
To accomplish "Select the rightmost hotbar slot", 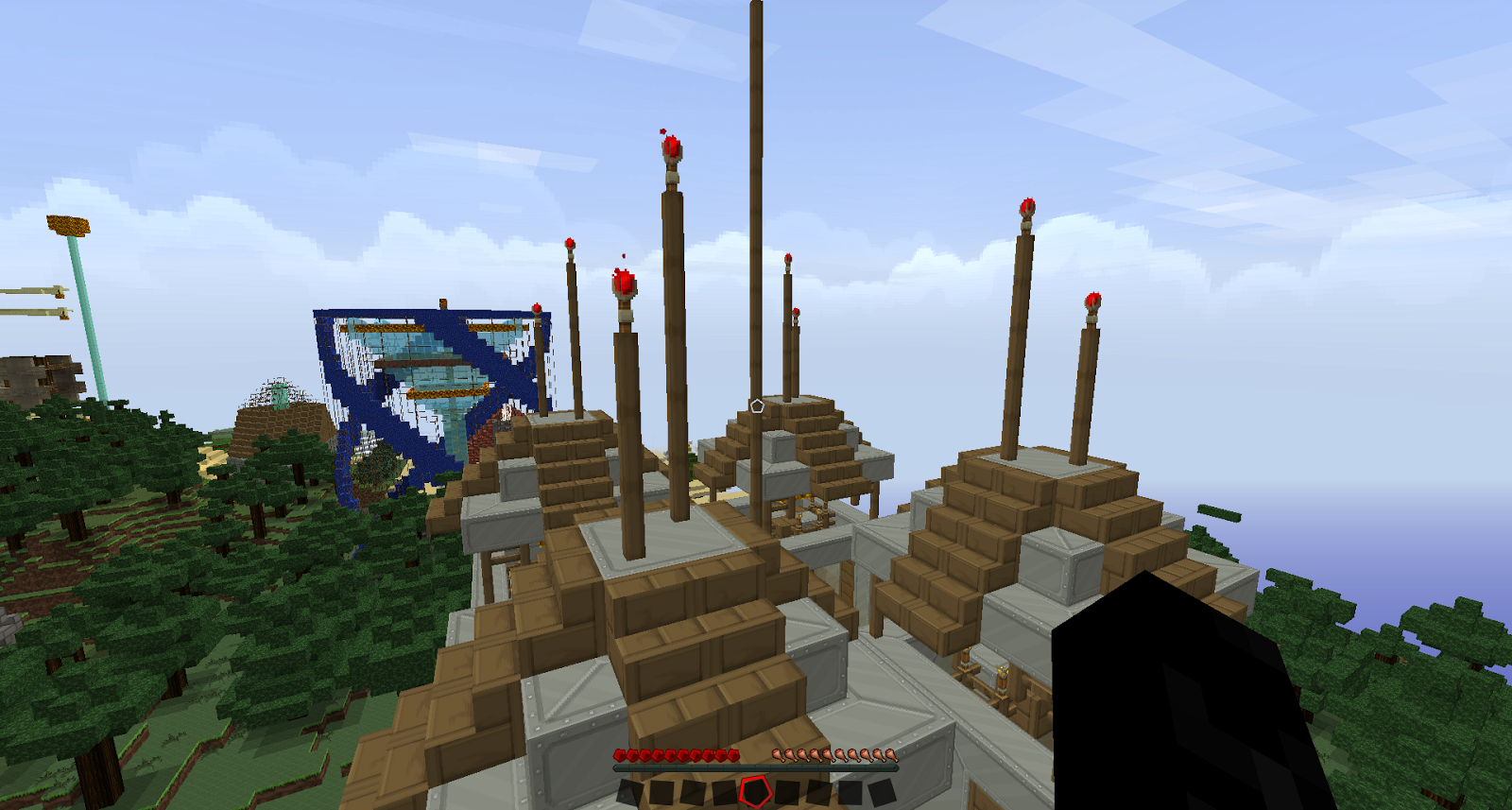I will click(x=881, y=792).
